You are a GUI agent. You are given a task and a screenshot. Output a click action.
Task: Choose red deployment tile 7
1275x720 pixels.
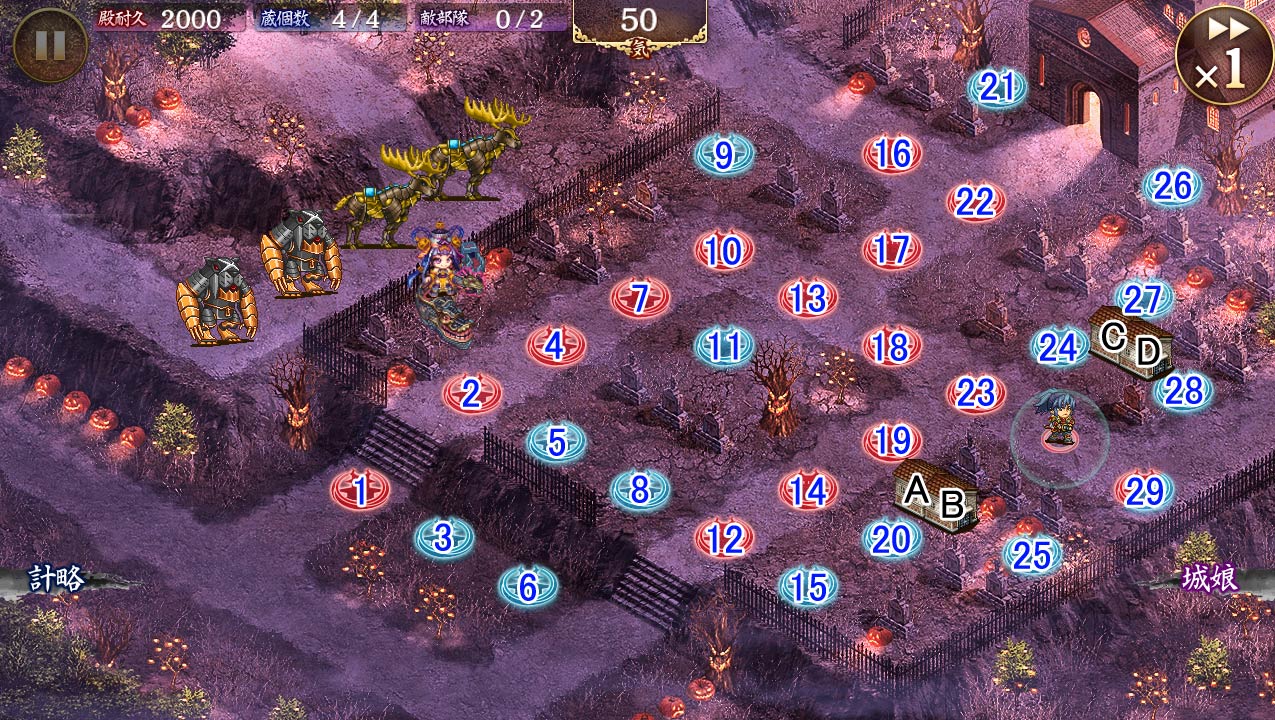640,298
